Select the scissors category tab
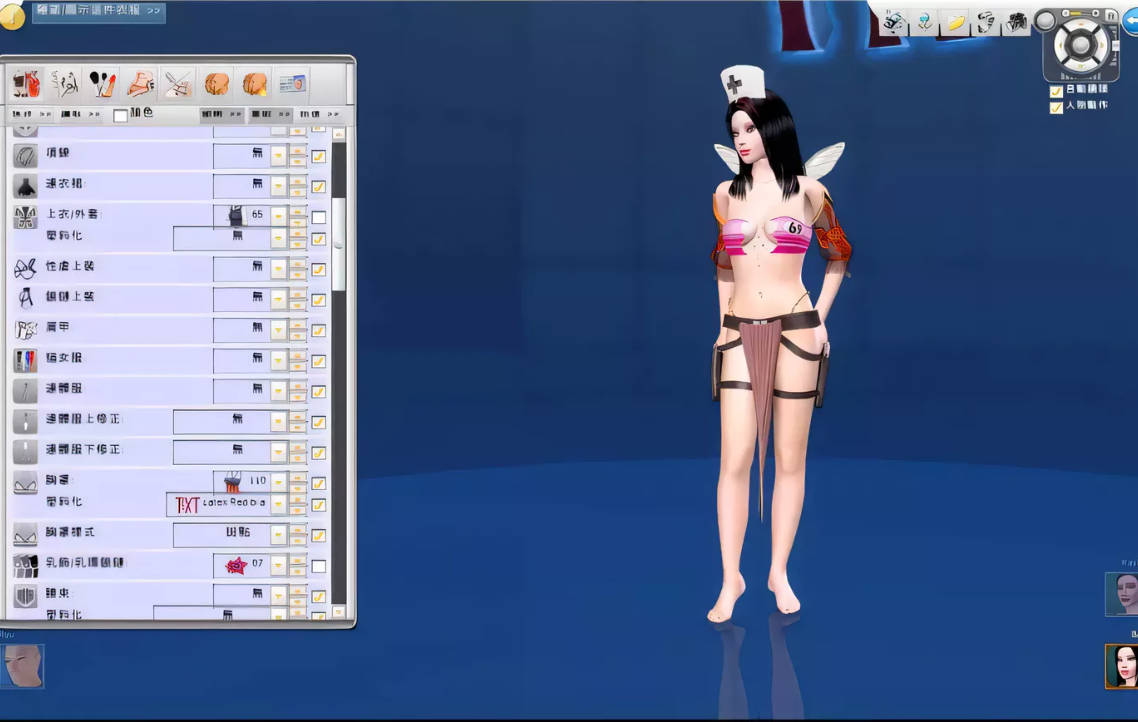This screenshot has width=1138, height=722. (178, 83)
